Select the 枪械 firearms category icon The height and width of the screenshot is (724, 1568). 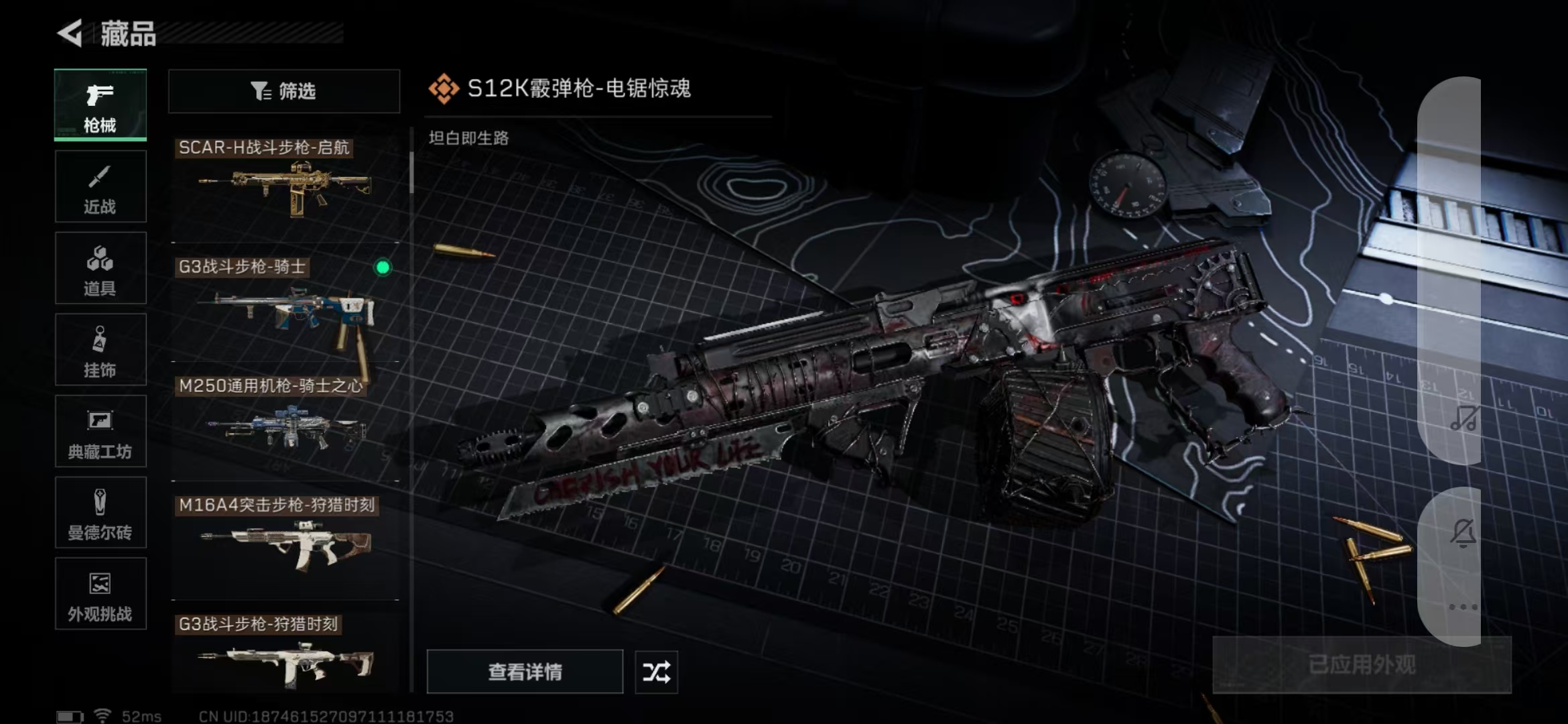100,104
